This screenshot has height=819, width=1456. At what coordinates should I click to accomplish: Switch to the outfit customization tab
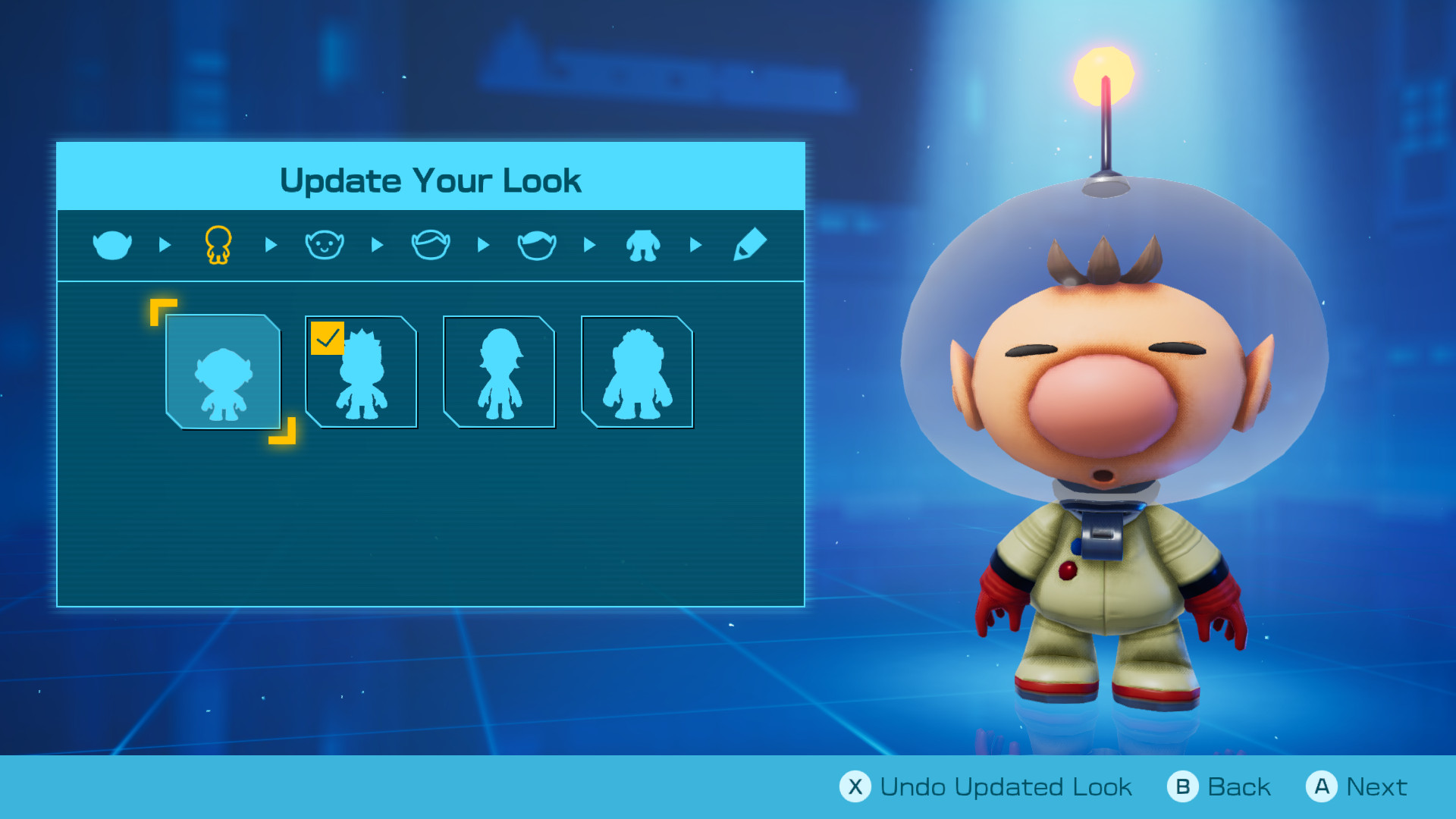pyautogui.click(x=642, y=244)
